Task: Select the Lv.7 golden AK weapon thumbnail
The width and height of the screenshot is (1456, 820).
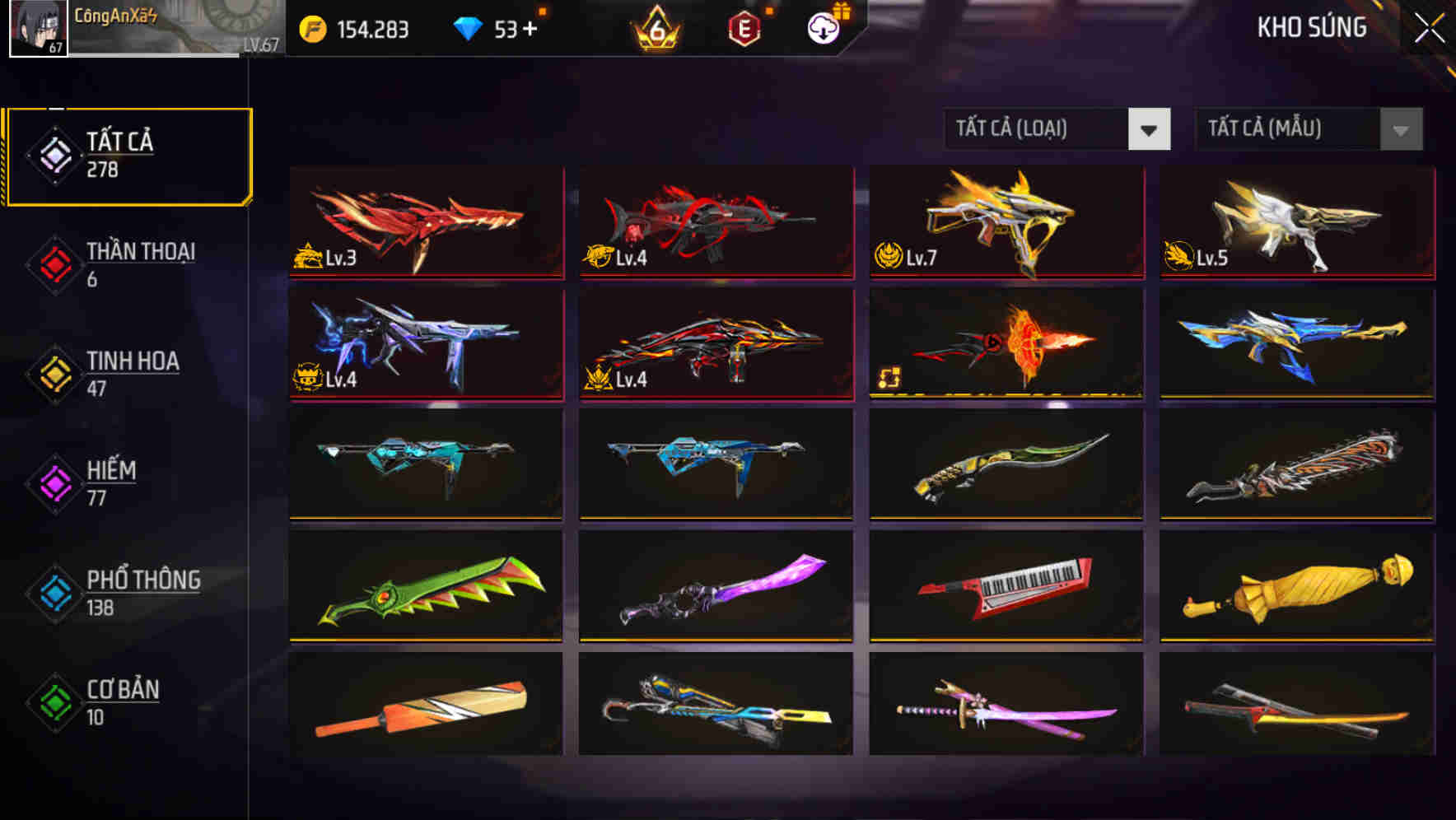Action: point(1005,221)
